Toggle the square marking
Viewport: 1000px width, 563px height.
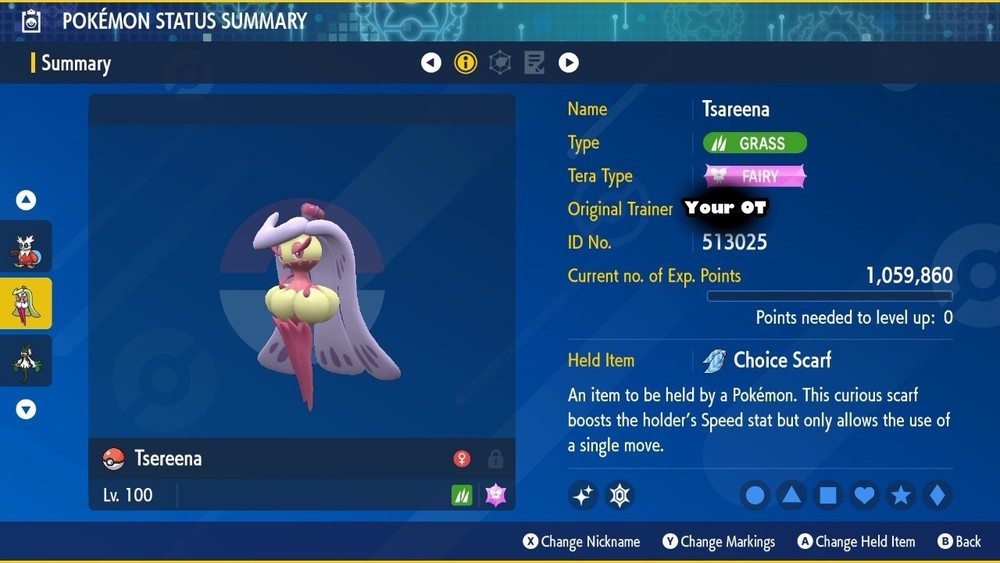[828, 495]
